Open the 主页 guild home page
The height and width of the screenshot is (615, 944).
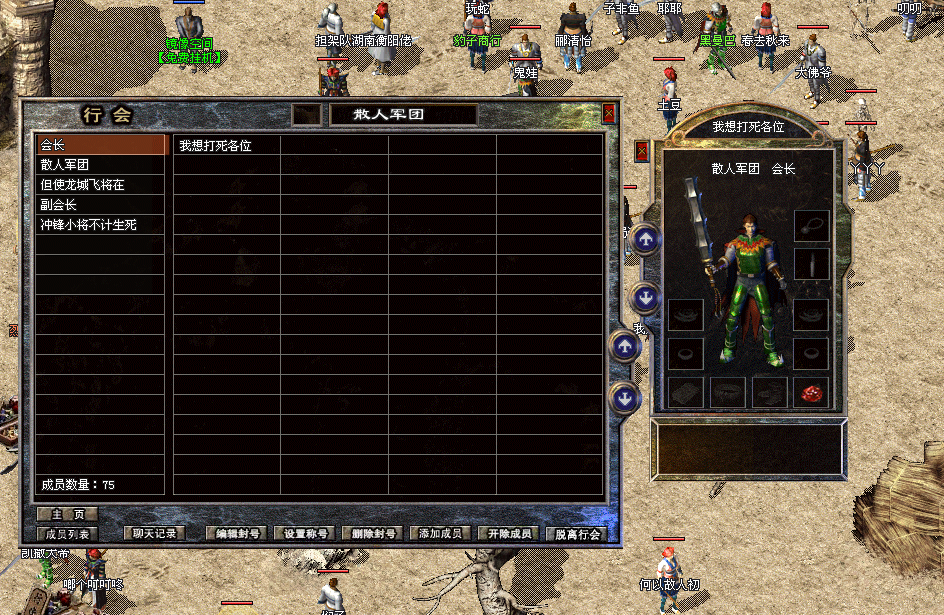pos(67,514)
